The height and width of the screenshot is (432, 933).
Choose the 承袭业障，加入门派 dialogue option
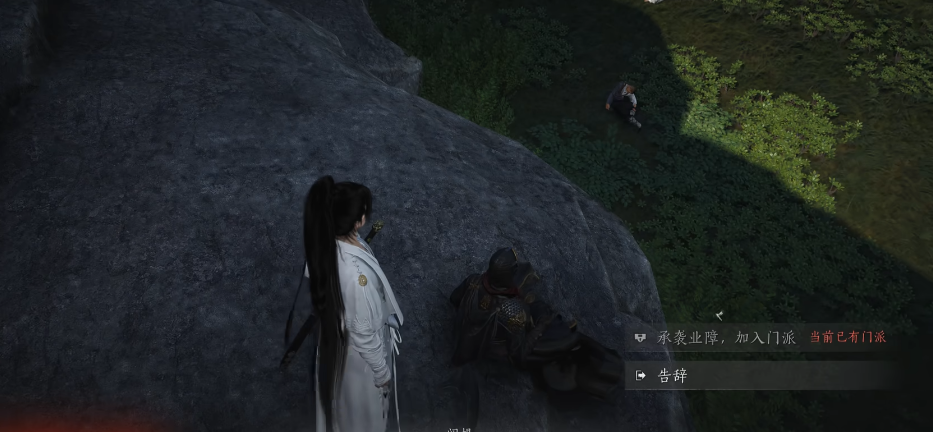coord(726,338)
